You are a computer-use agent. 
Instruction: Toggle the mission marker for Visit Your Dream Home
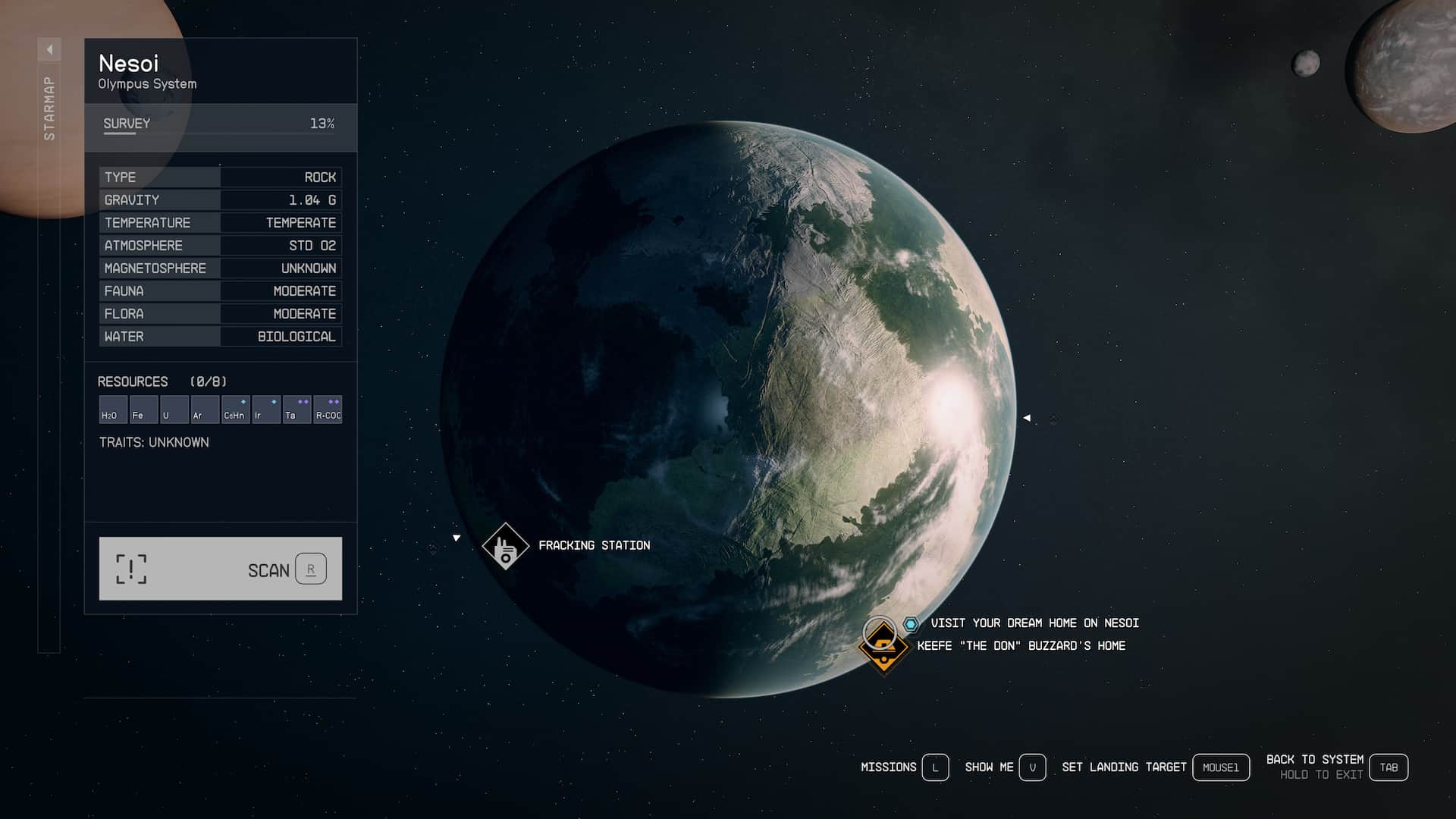[x=910, y=623]
